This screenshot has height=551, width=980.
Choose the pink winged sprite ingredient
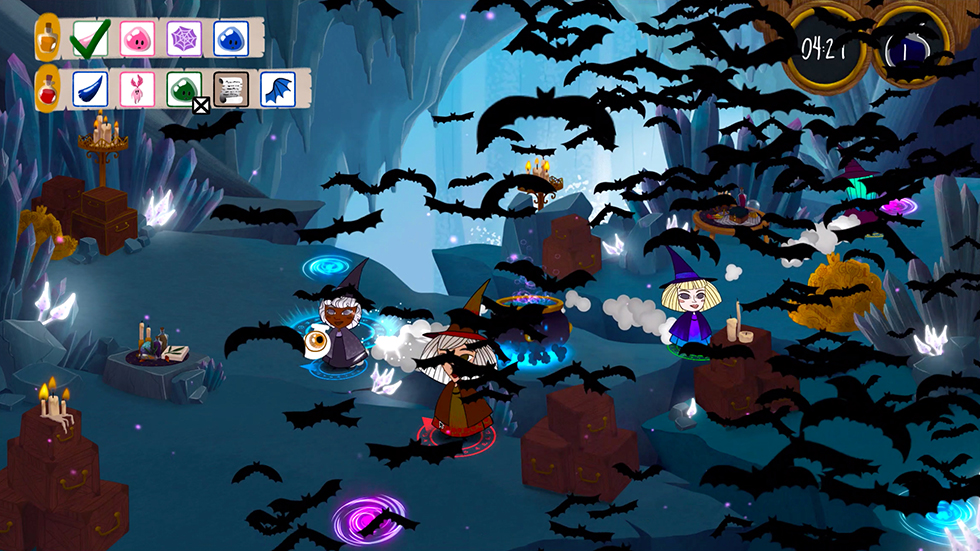(x=137, y=88)
